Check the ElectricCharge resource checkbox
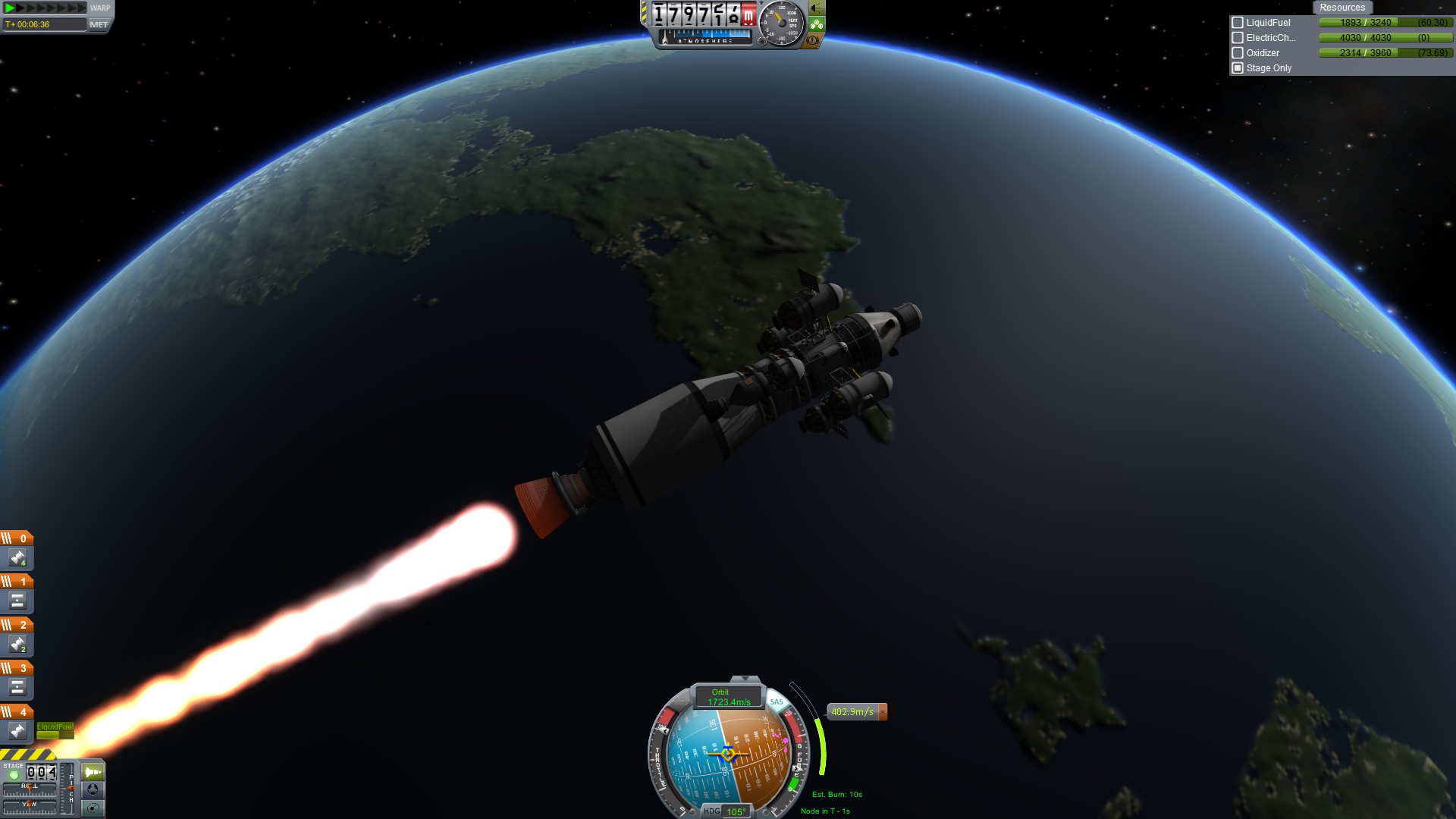1456x819 pixels. (1238, 38)
